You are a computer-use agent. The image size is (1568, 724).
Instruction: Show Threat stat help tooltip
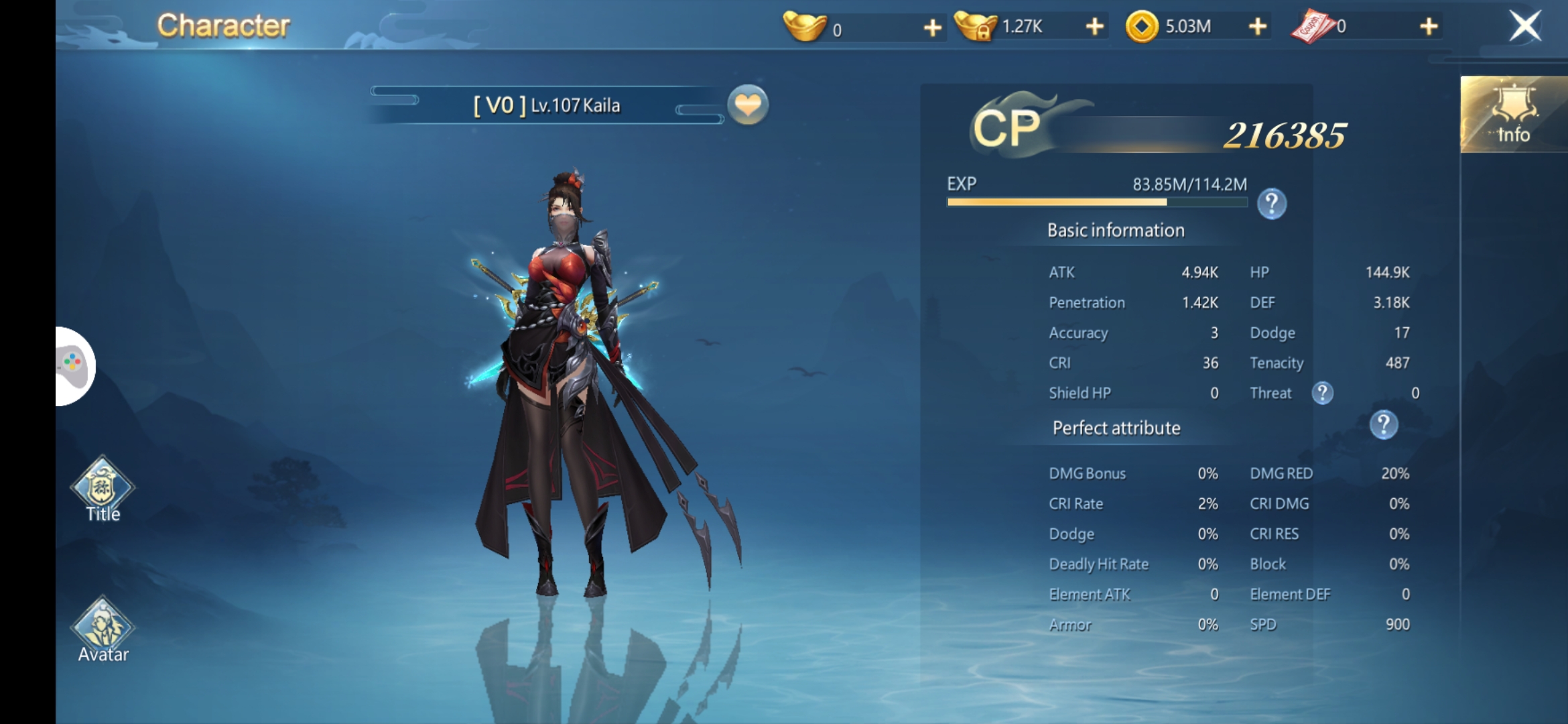coord(1322,393)
